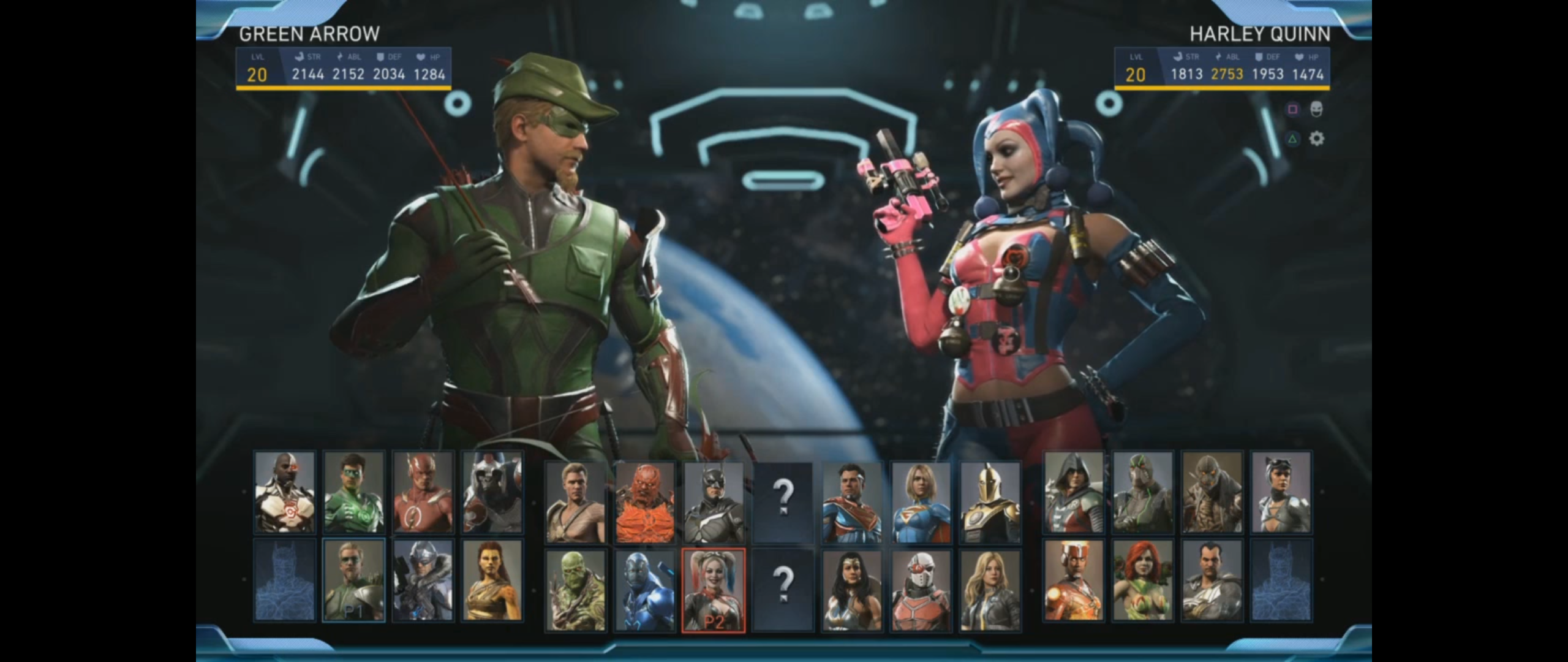Viewport: 1568px width, 662px height.
Task: Select Doctor Fate with golden helmet
Action: [990, 503]
